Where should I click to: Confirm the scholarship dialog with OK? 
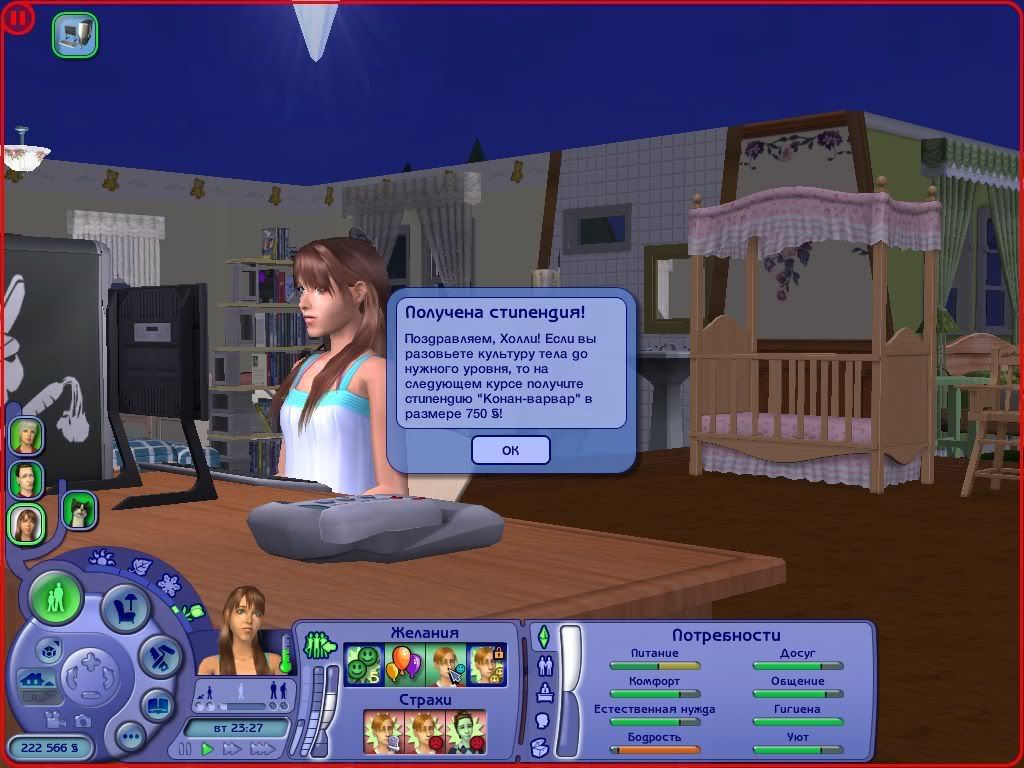(510, 450)
